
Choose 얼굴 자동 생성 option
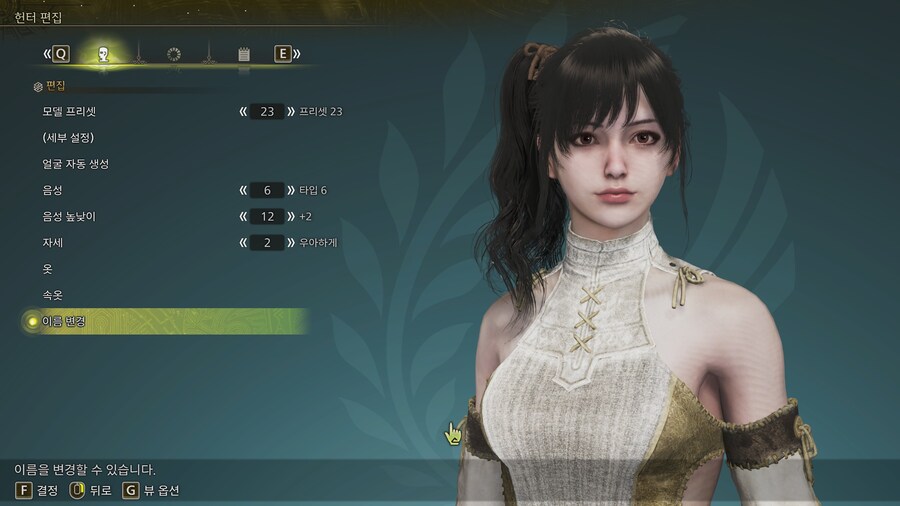click(x=76, y=164)
